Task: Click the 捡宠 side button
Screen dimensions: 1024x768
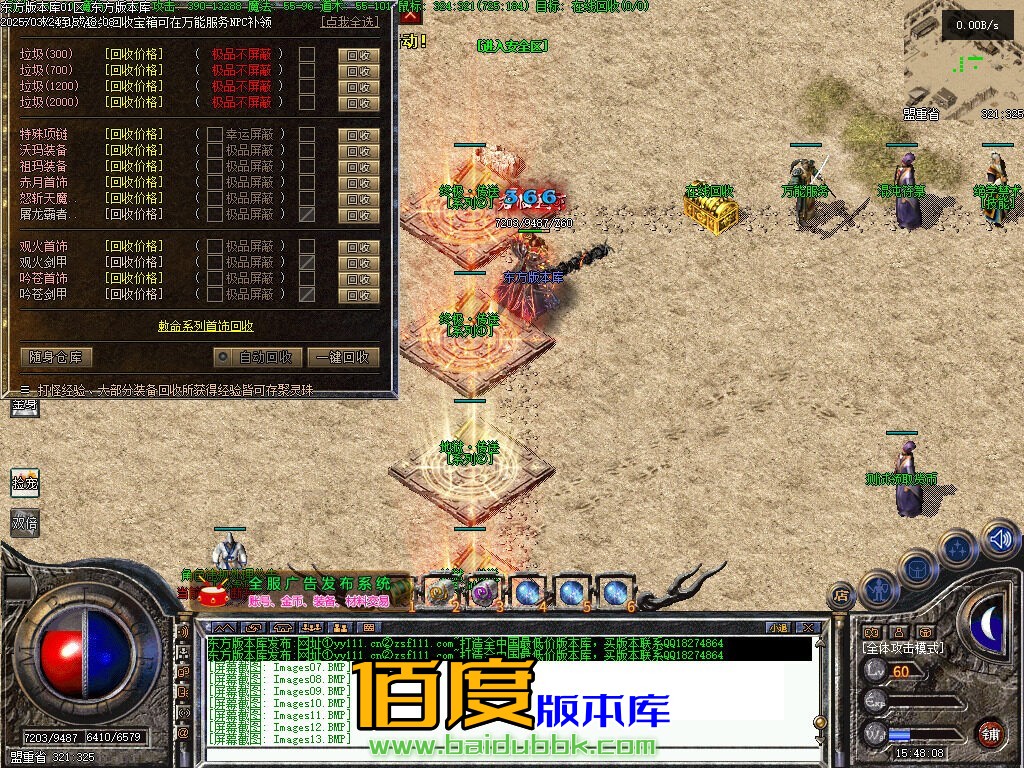Action: (25, 482)
